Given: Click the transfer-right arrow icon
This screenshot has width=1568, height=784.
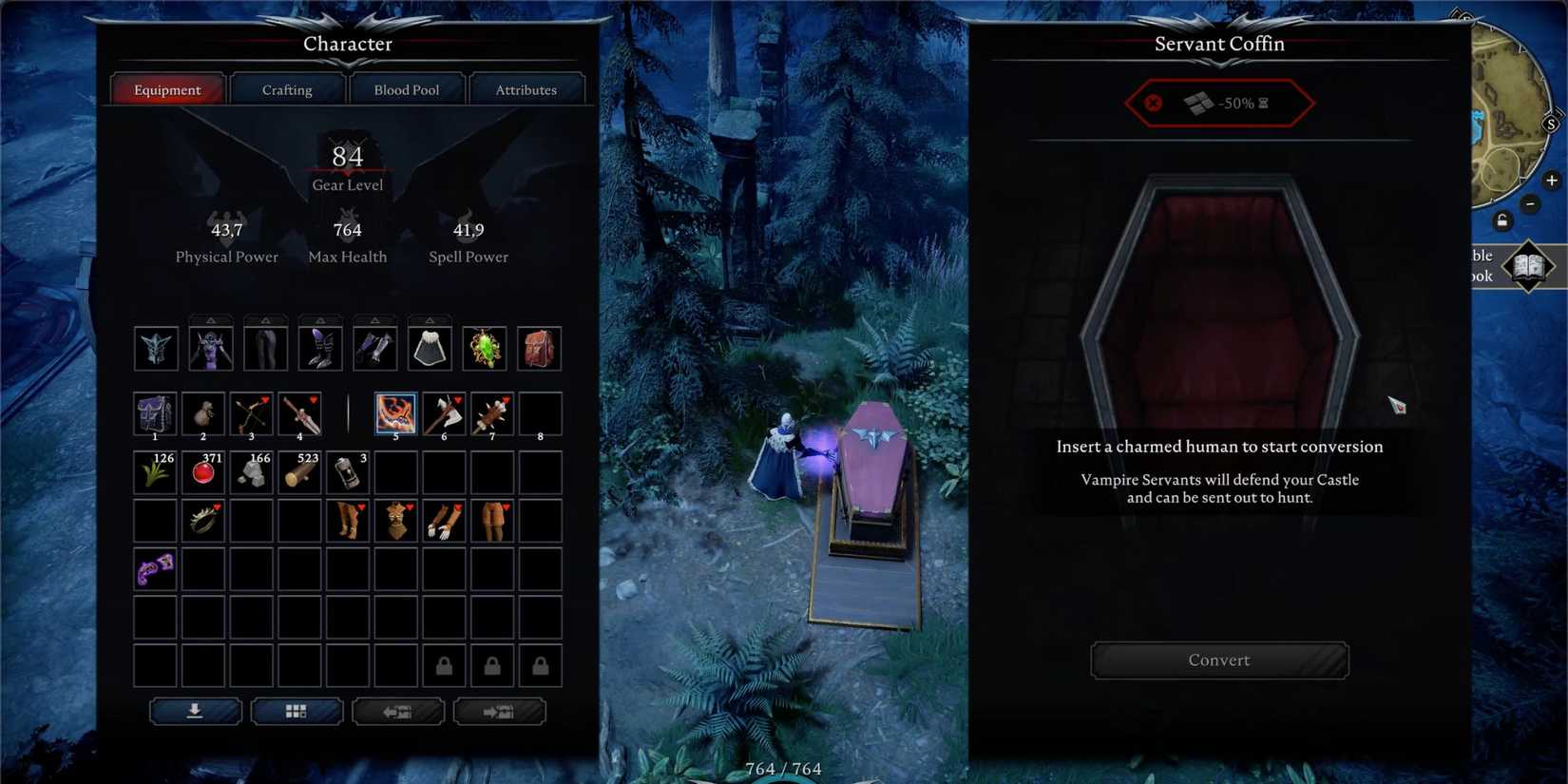Looking at the screenshot, I should click(x=500, y=712).
